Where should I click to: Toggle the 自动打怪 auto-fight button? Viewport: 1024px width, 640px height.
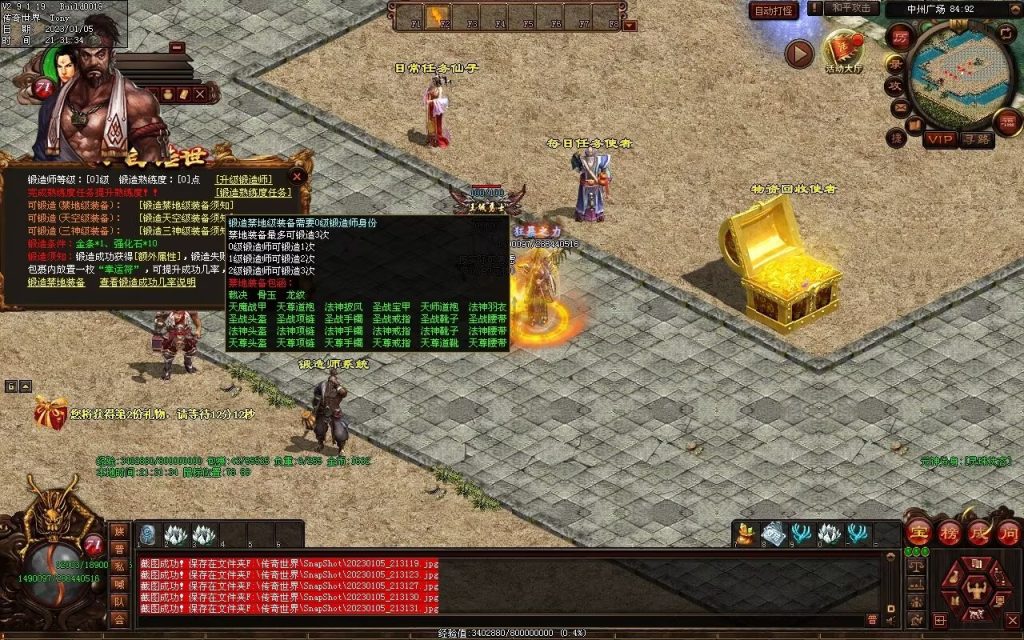(774, 11)
